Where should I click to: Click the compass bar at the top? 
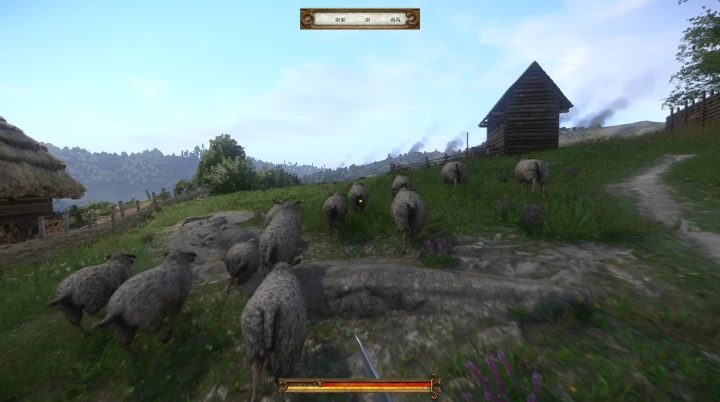pos(359,18)
